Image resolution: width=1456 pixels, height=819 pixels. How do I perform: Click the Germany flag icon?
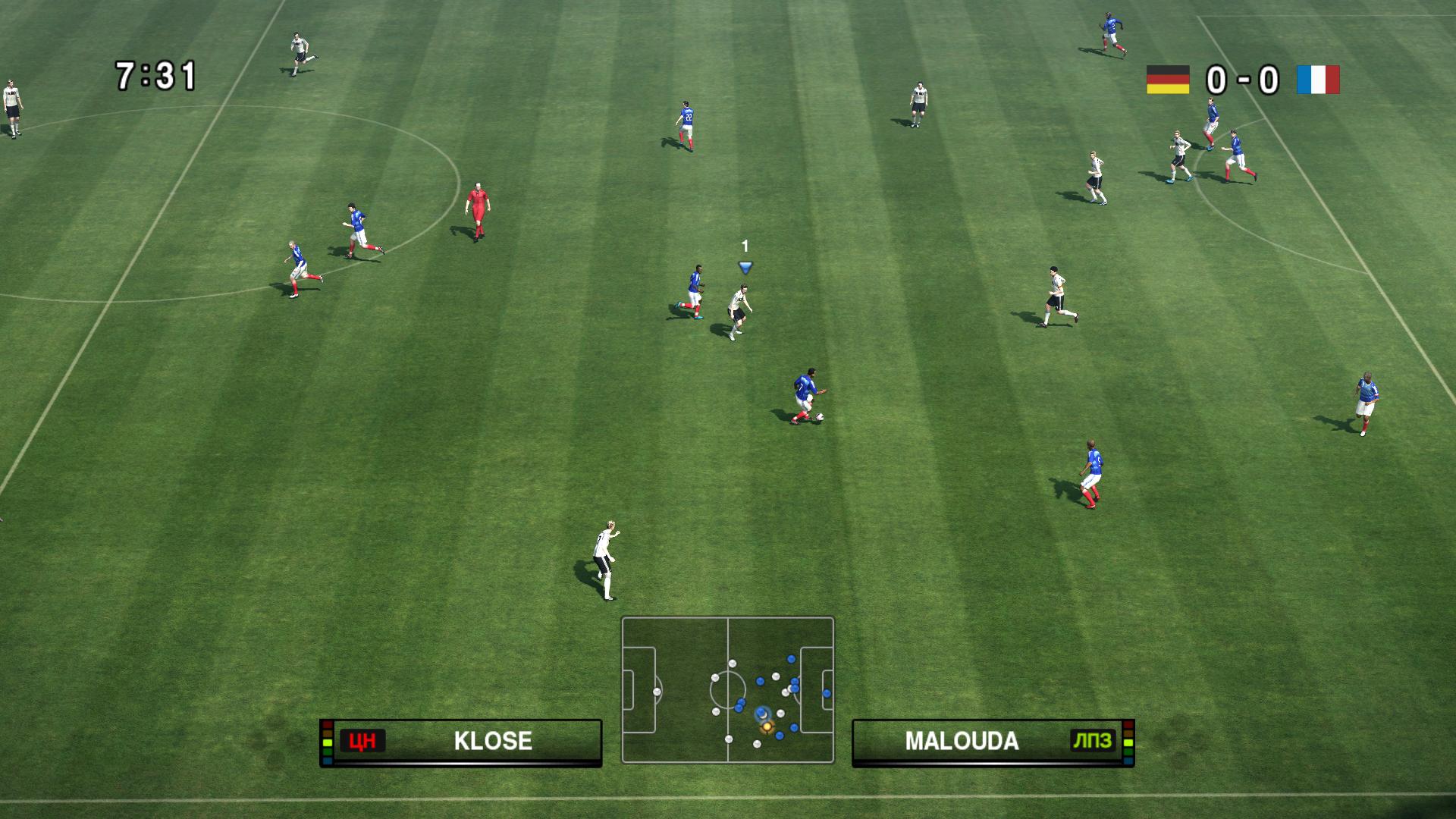point(1168,80)
